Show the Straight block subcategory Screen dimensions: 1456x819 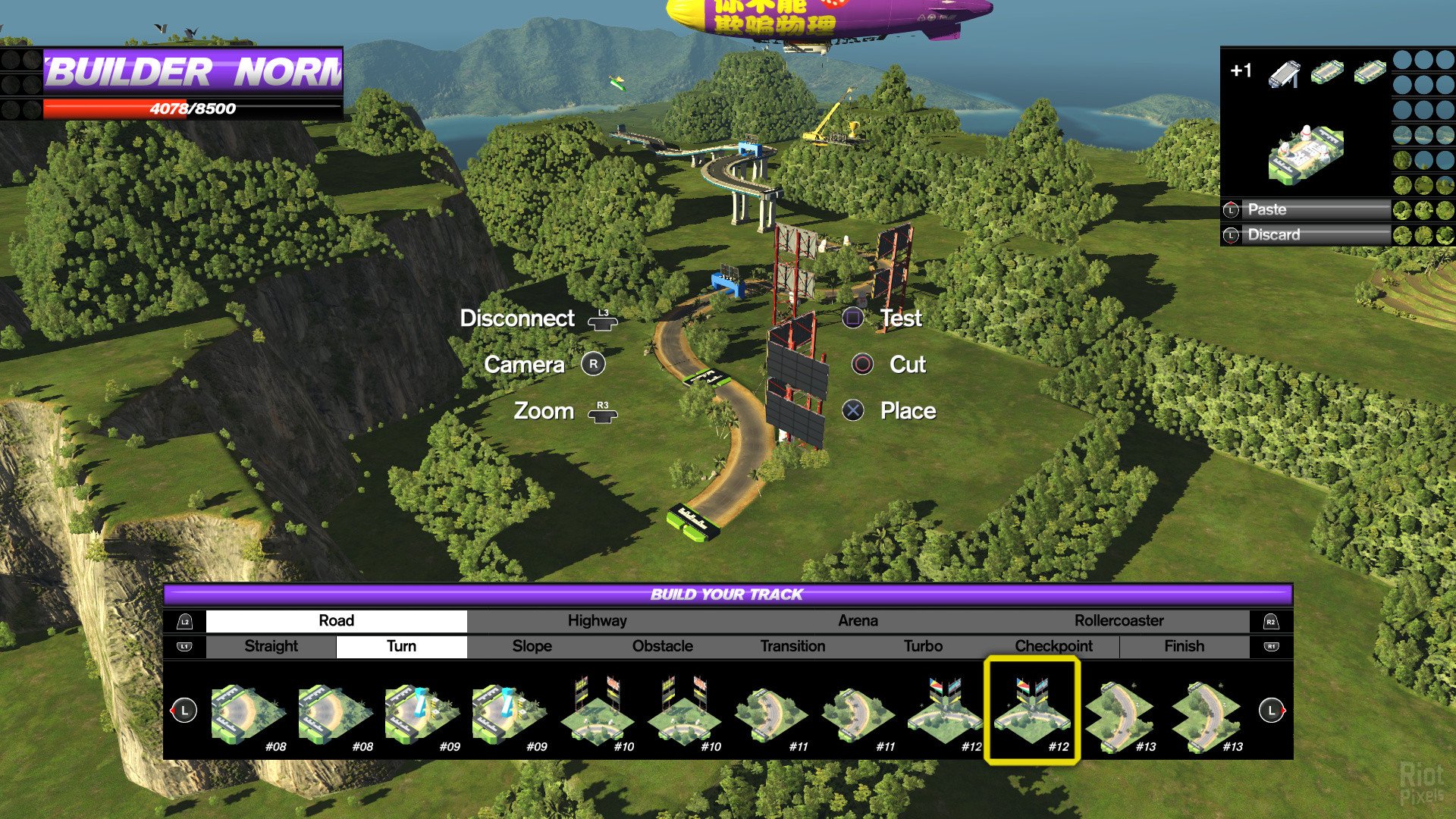click(x=271, y=646)
